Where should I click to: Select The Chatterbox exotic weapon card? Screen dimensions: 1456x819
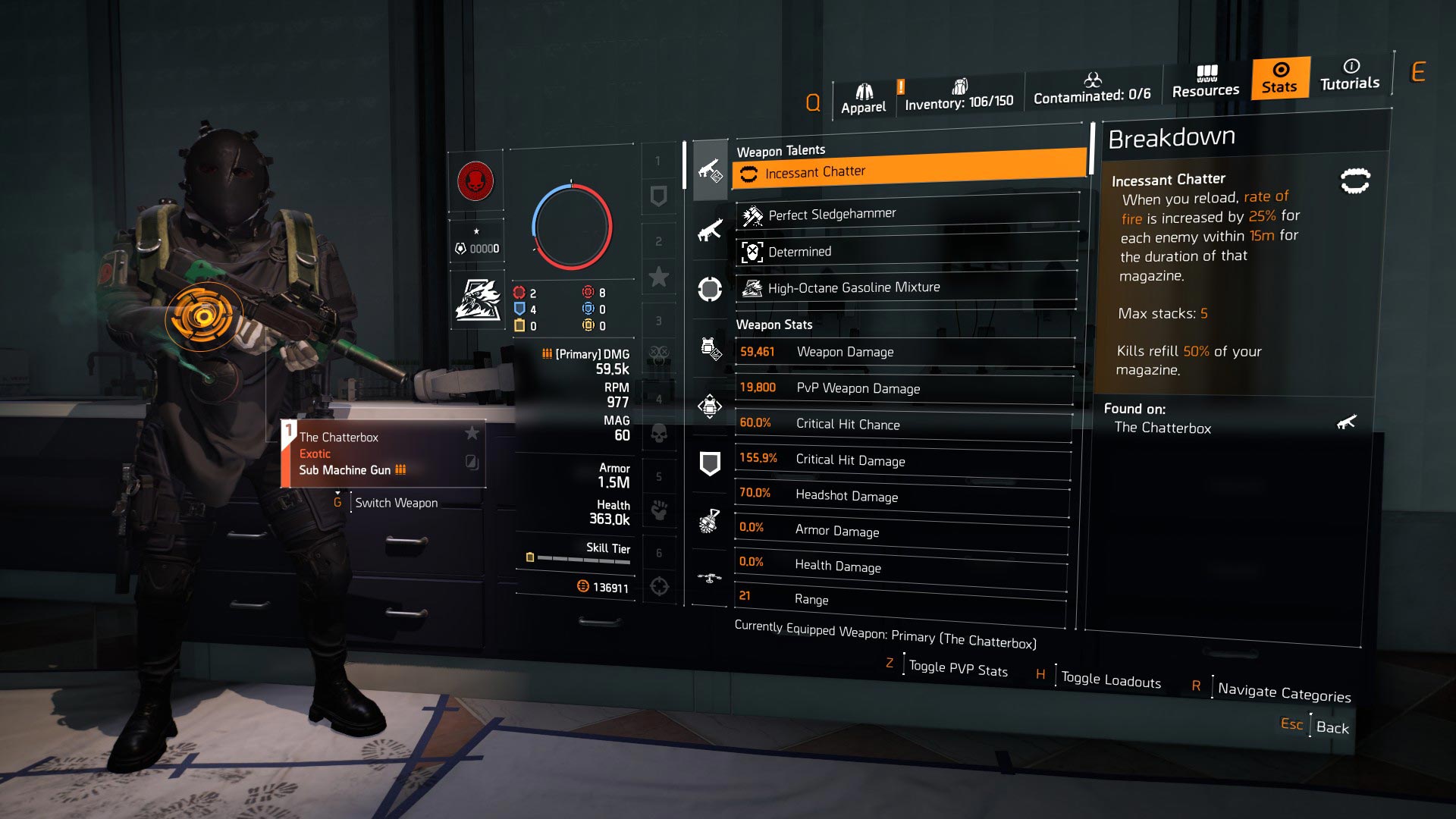point(383,453)
